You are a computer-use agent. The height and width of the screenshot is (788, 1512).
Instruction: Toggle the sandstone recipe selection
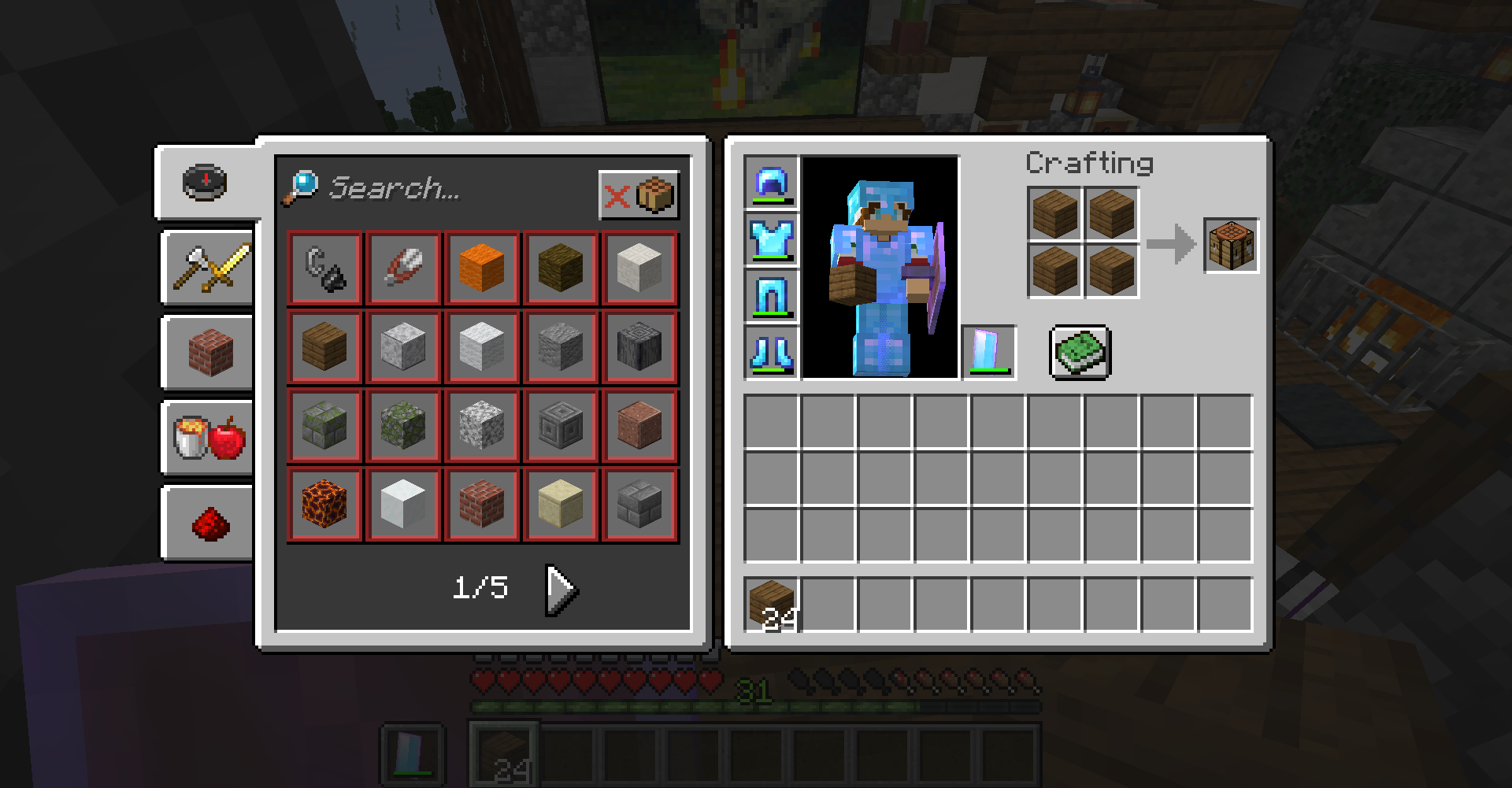[560, 504]
